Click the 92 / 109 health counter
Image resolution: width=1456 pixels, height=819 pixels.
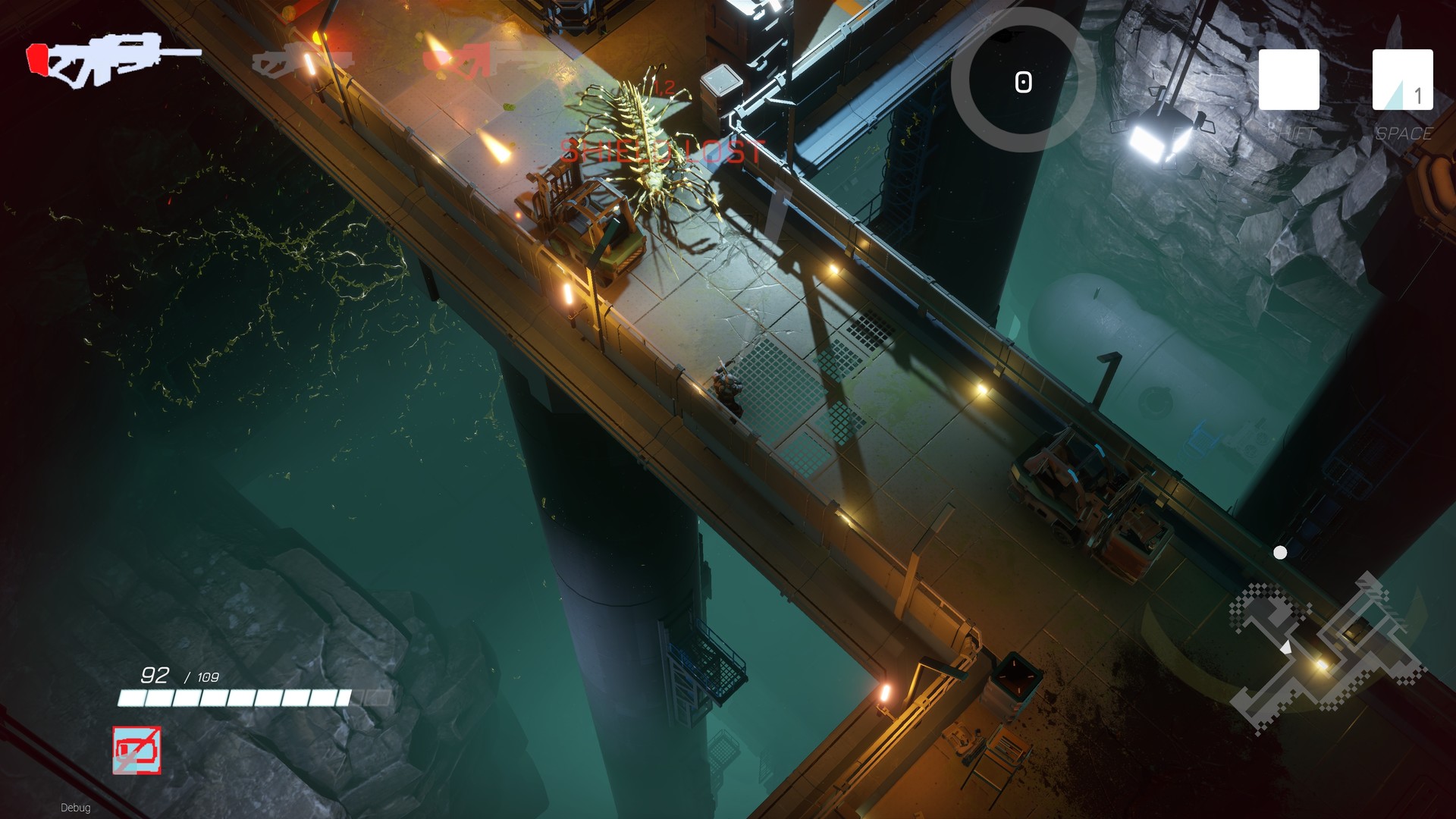point(179,673)
